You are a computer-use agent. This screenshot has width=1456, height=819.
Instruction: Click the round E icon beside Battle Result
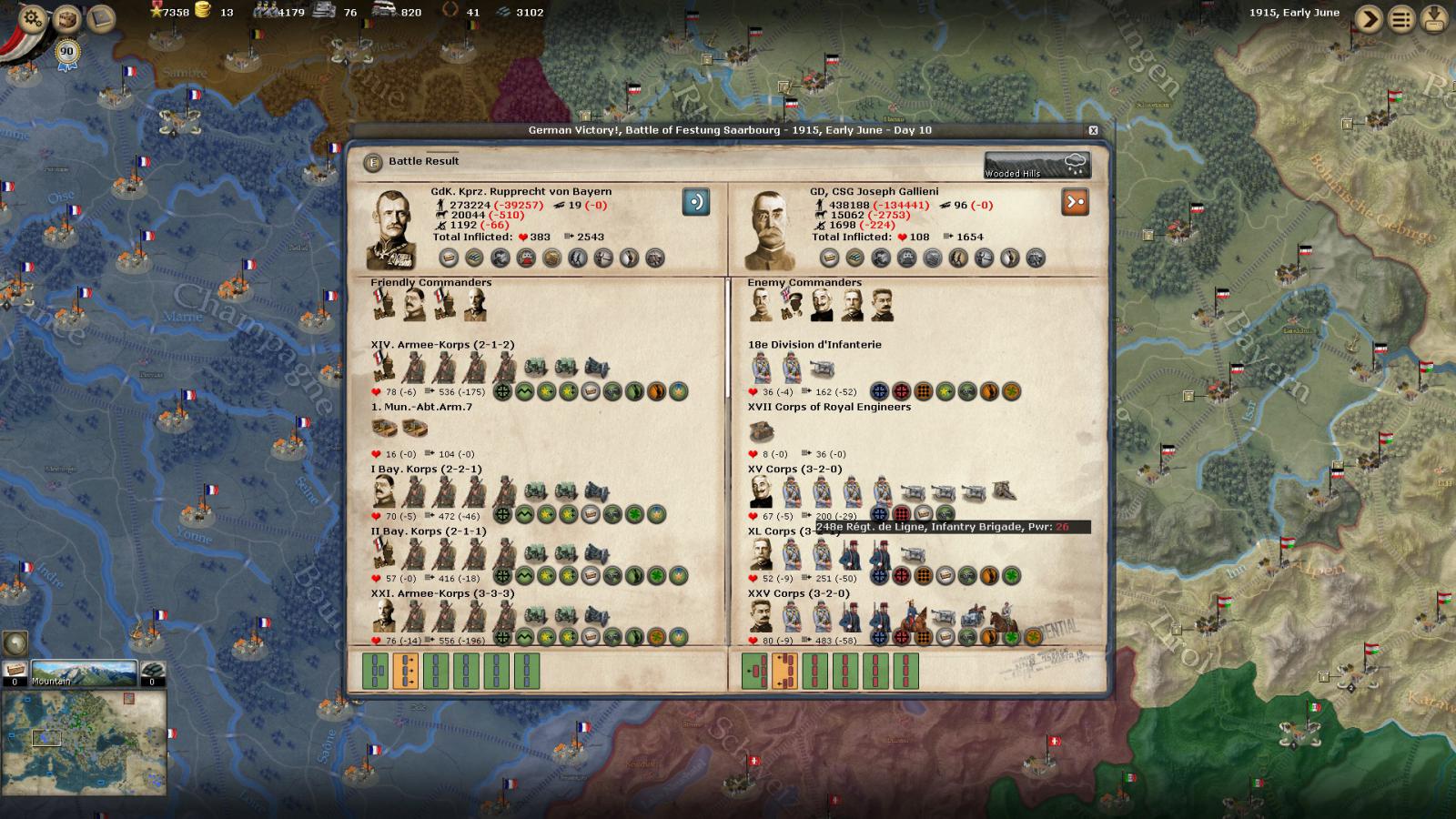pos(372,162)
